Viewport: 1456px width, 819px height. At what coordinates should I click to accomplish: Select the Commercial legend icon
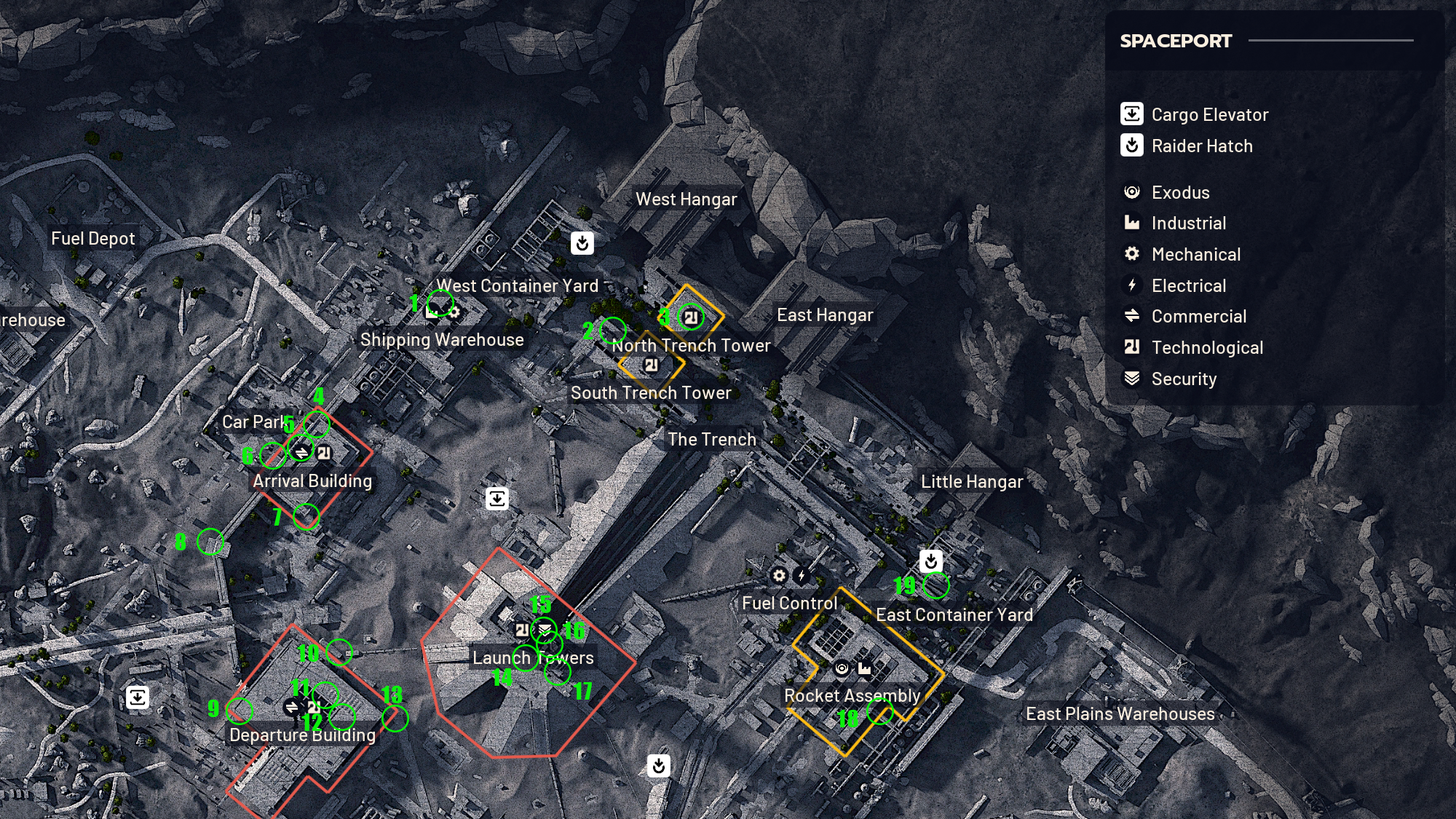(1131, 316)
